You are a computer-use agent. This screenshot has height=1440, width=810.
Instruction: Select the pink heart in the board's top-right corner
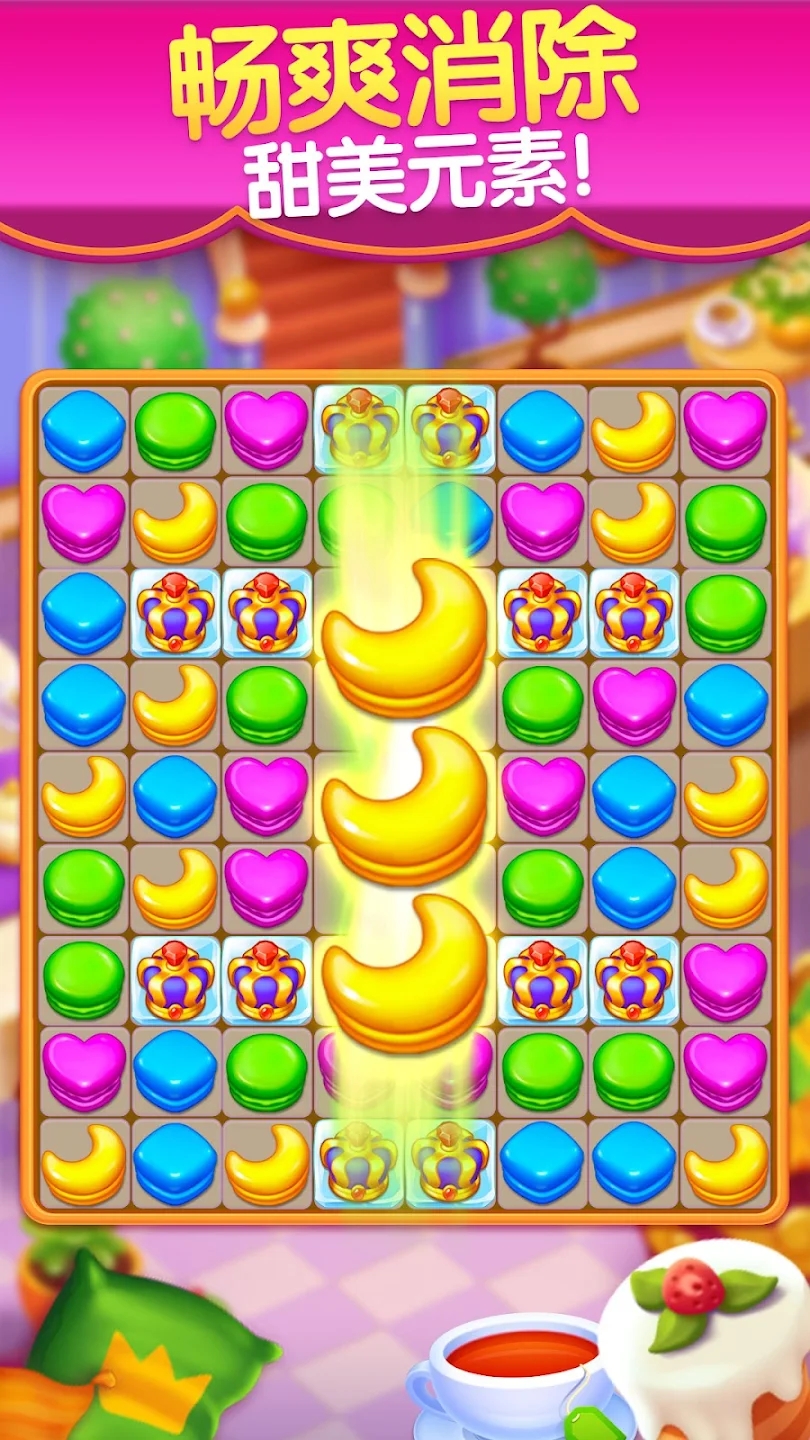(725, 429)
